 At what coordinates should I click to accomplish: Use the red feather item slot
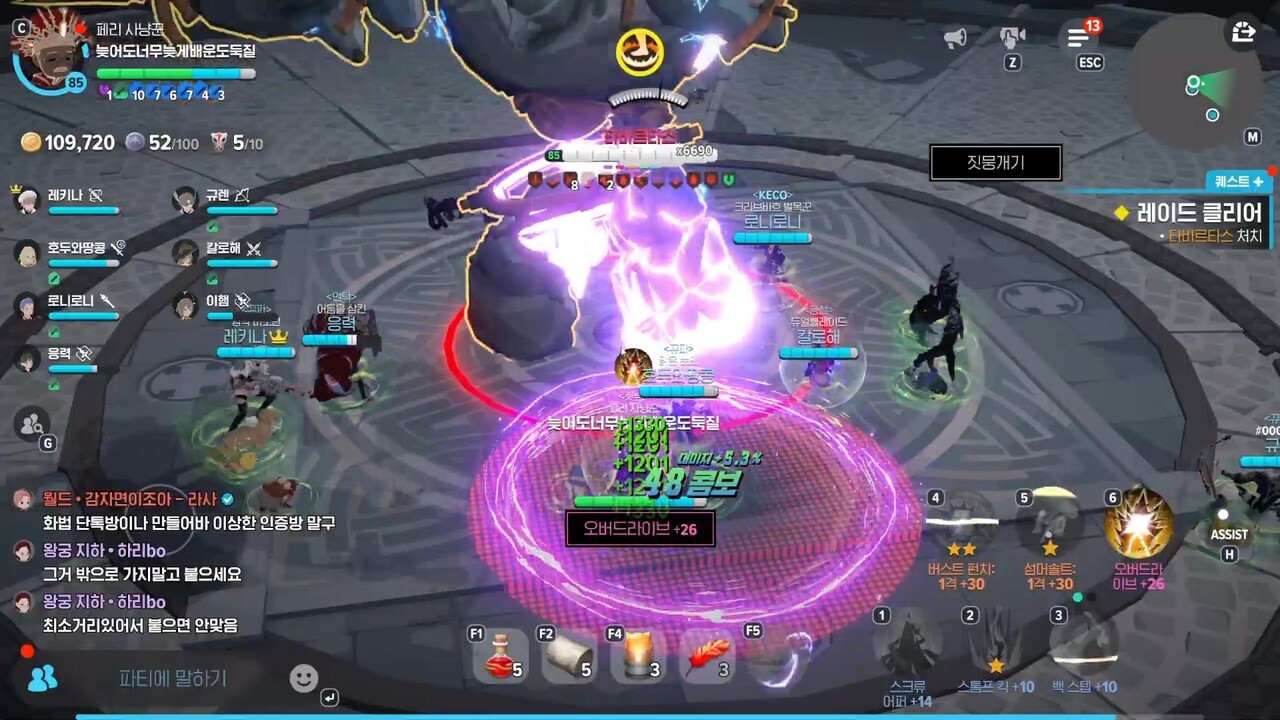pos(710,657)
